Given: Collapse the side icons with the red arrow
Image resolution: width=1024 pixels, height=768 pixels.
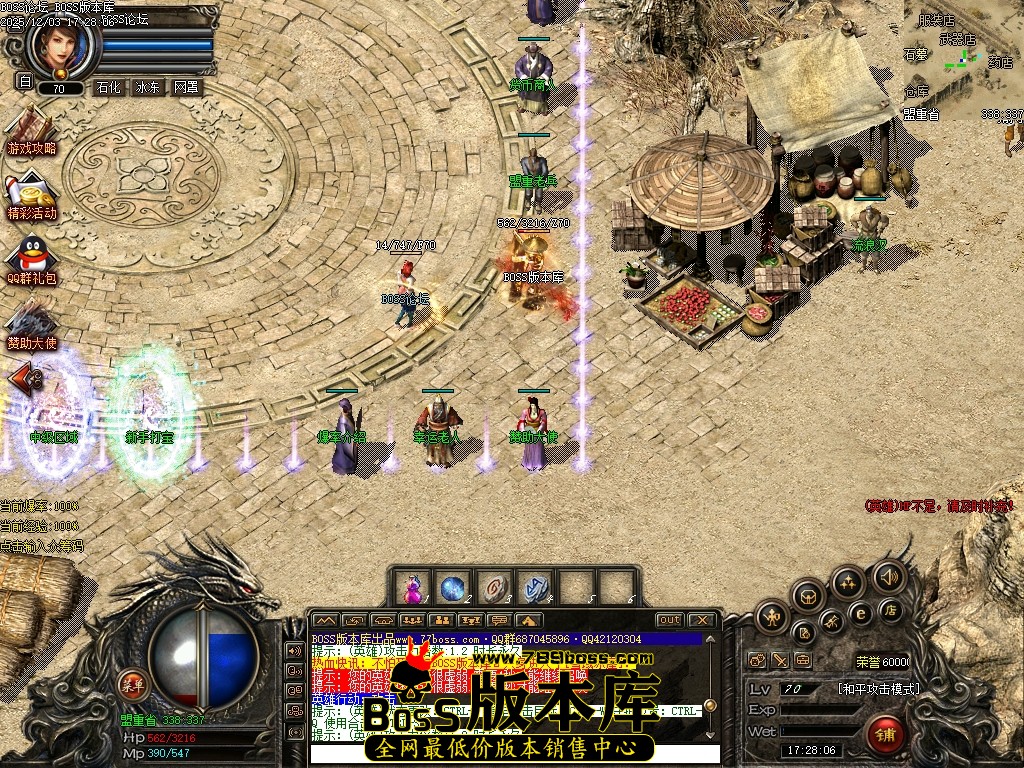Looking at the screenshot, I should pos(22,380).
